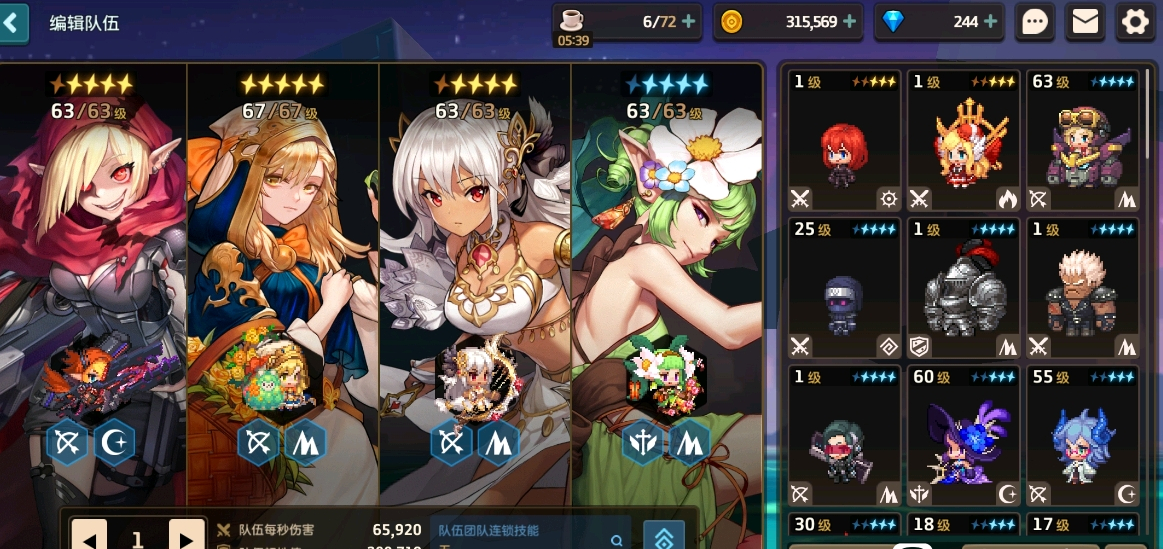
Task: Choose the grey armored knight hero
Action: 963,288
